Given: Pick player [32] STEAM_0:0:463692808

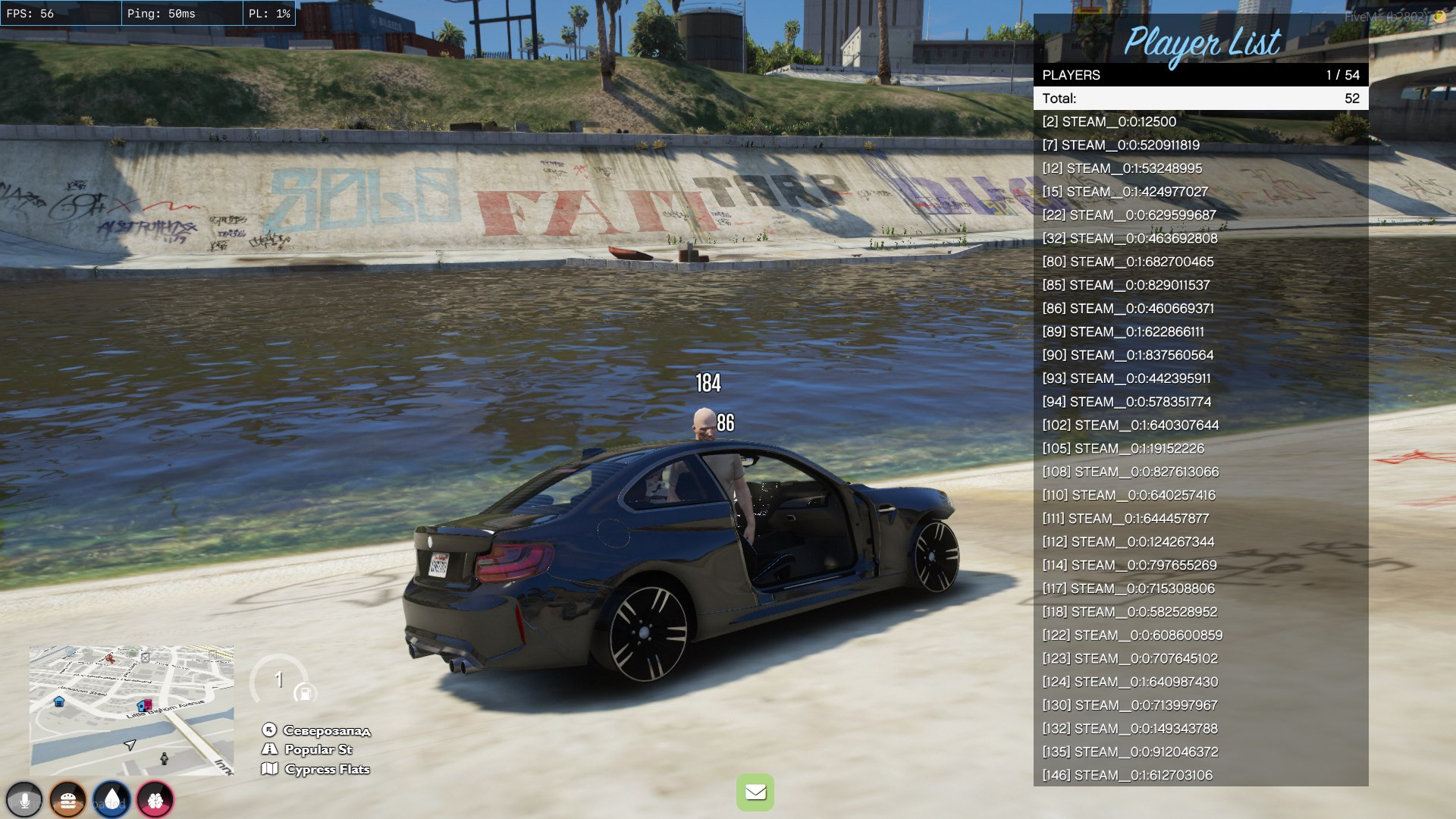Looking at the screenshot, I should [x=1200, y=238].
